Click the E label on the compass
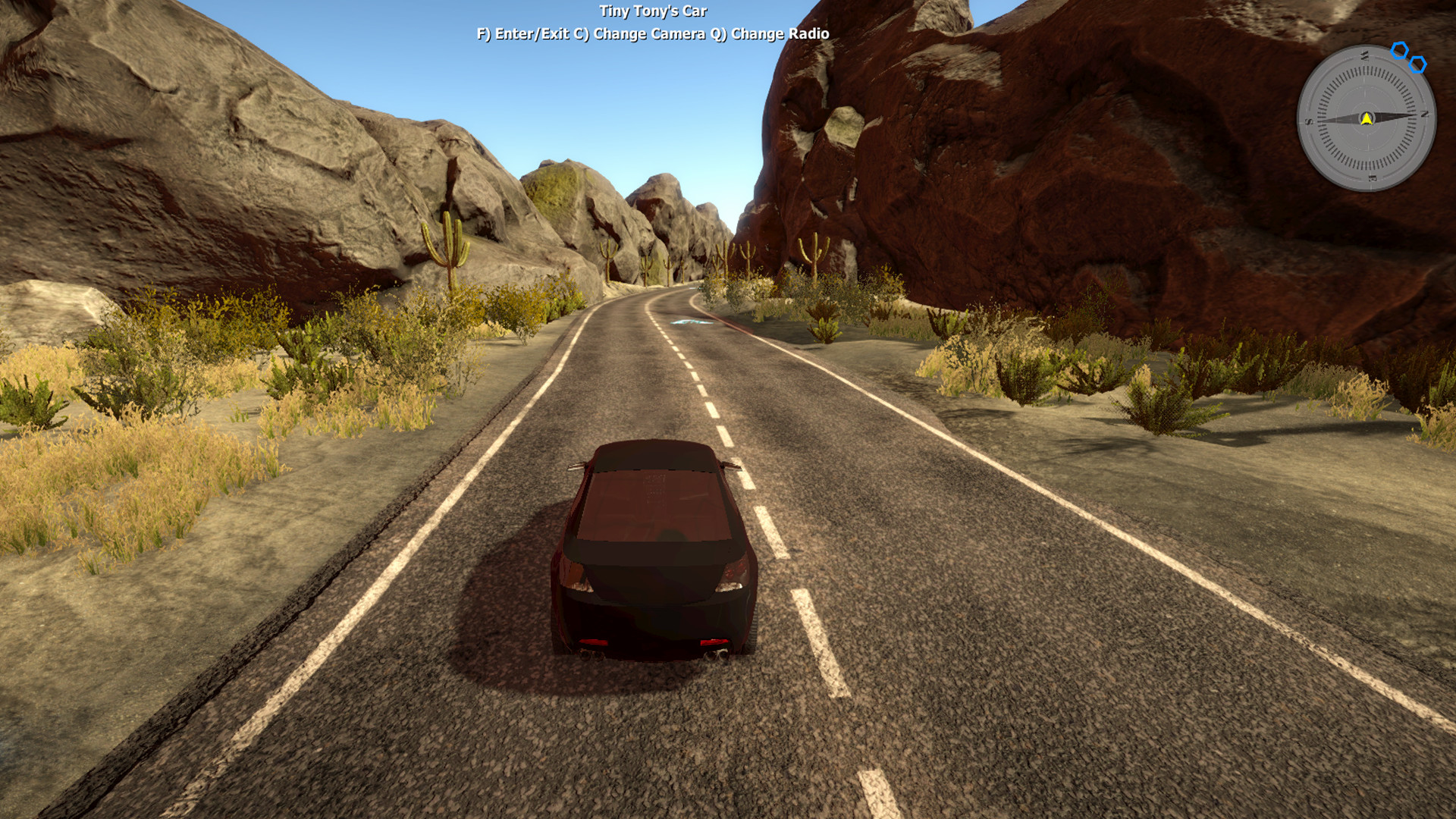The height and width of the screenshot is (819, 1456). pyautogui.click(x=1373, y=178)
